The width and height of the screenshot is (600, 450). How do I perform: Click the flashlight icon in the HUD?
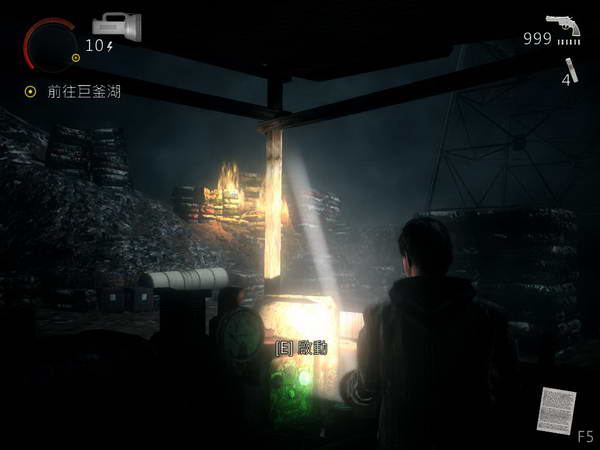[x=116, y=24]
